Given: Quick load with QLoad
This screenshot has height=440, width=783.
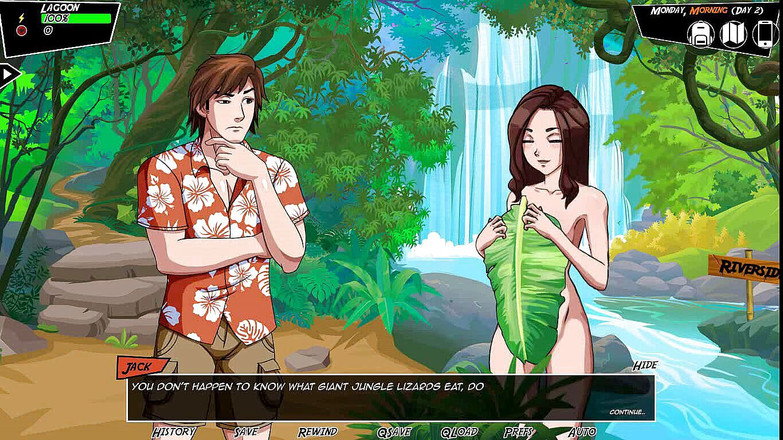Looking at the screenshot, I should pyautogui.click(x=460, y=432).
